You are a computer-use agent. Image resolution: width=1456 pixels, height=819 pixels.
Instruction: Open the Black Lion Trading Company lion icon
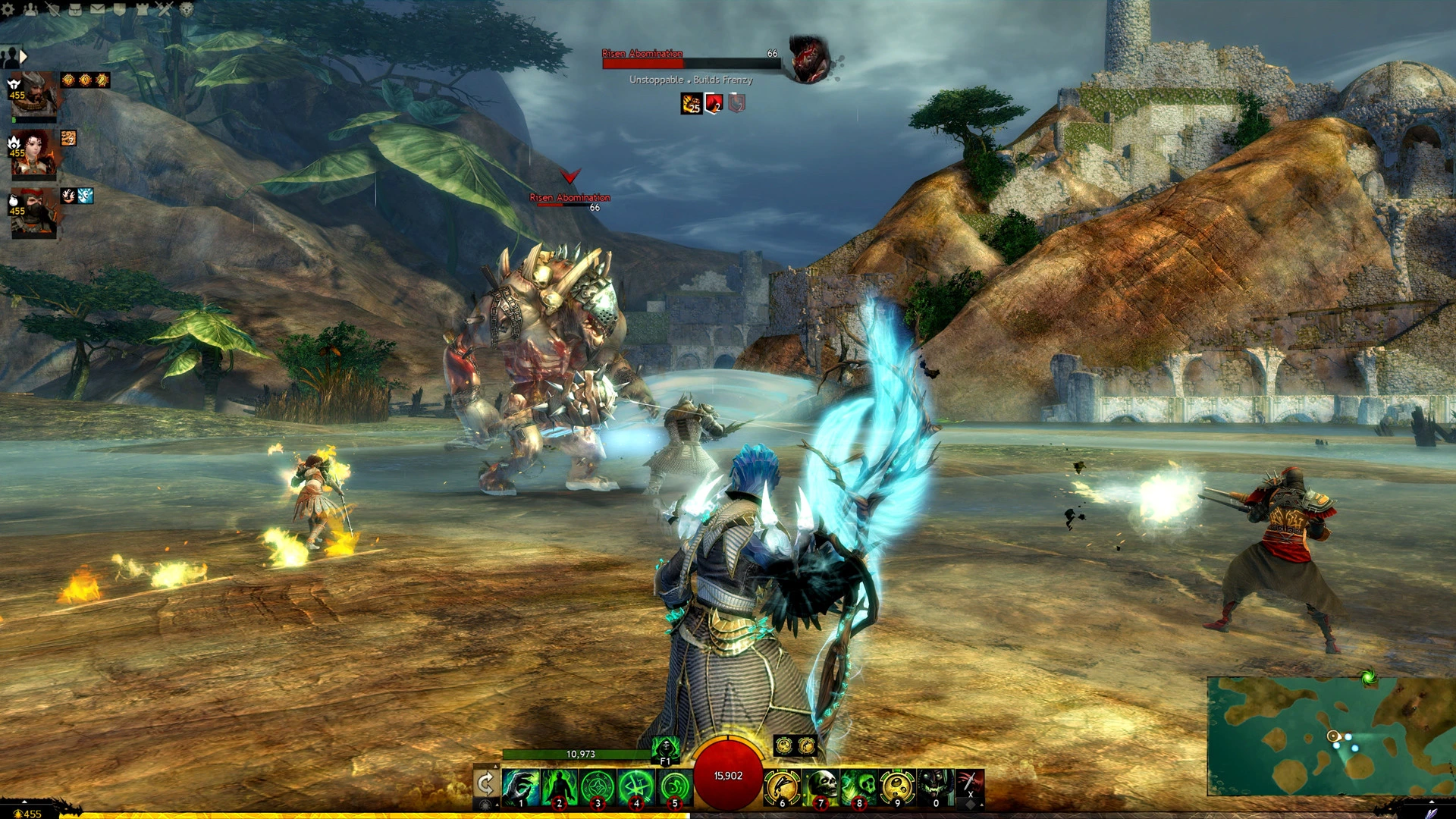pyautogui.click(x=186, y=9)
